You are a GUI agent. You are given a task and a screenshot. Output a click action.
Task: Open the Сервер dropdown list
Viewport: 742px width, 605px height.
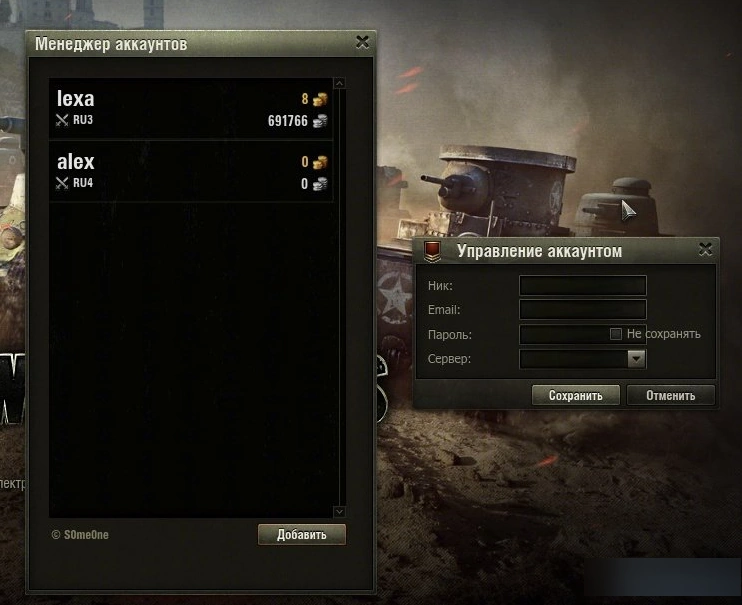coord(635,358)
